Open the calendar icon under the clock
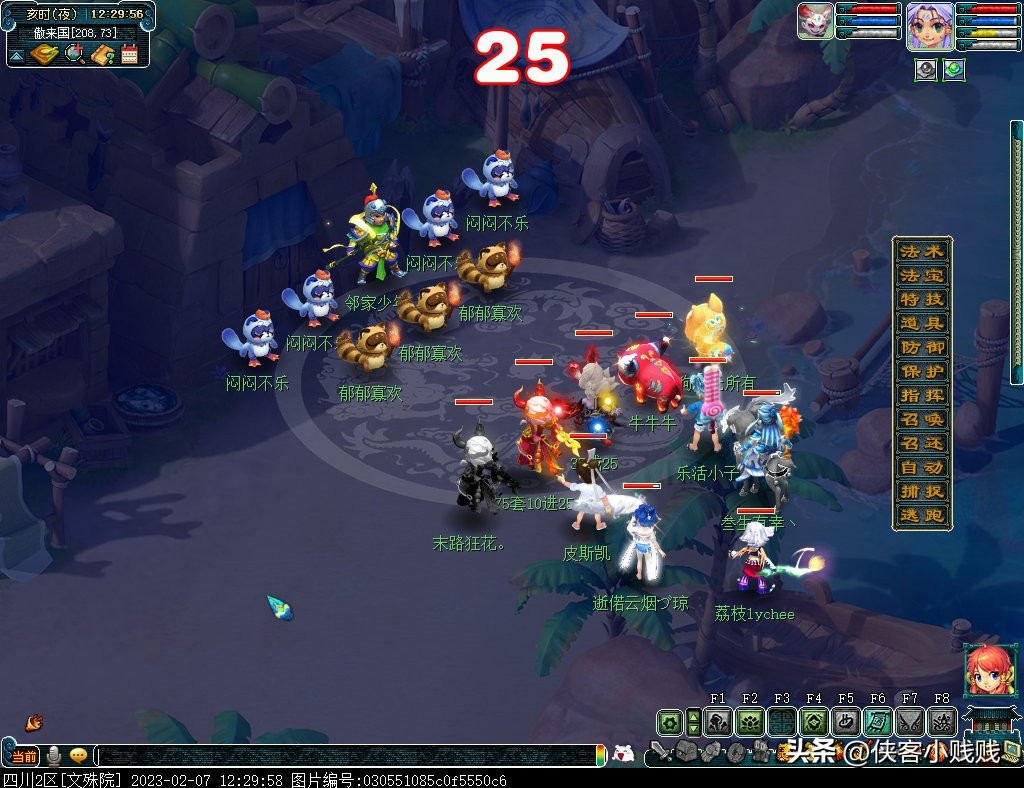Image resolution: width=1024 pixels, height=788 pixels. [x=129, y=54]
